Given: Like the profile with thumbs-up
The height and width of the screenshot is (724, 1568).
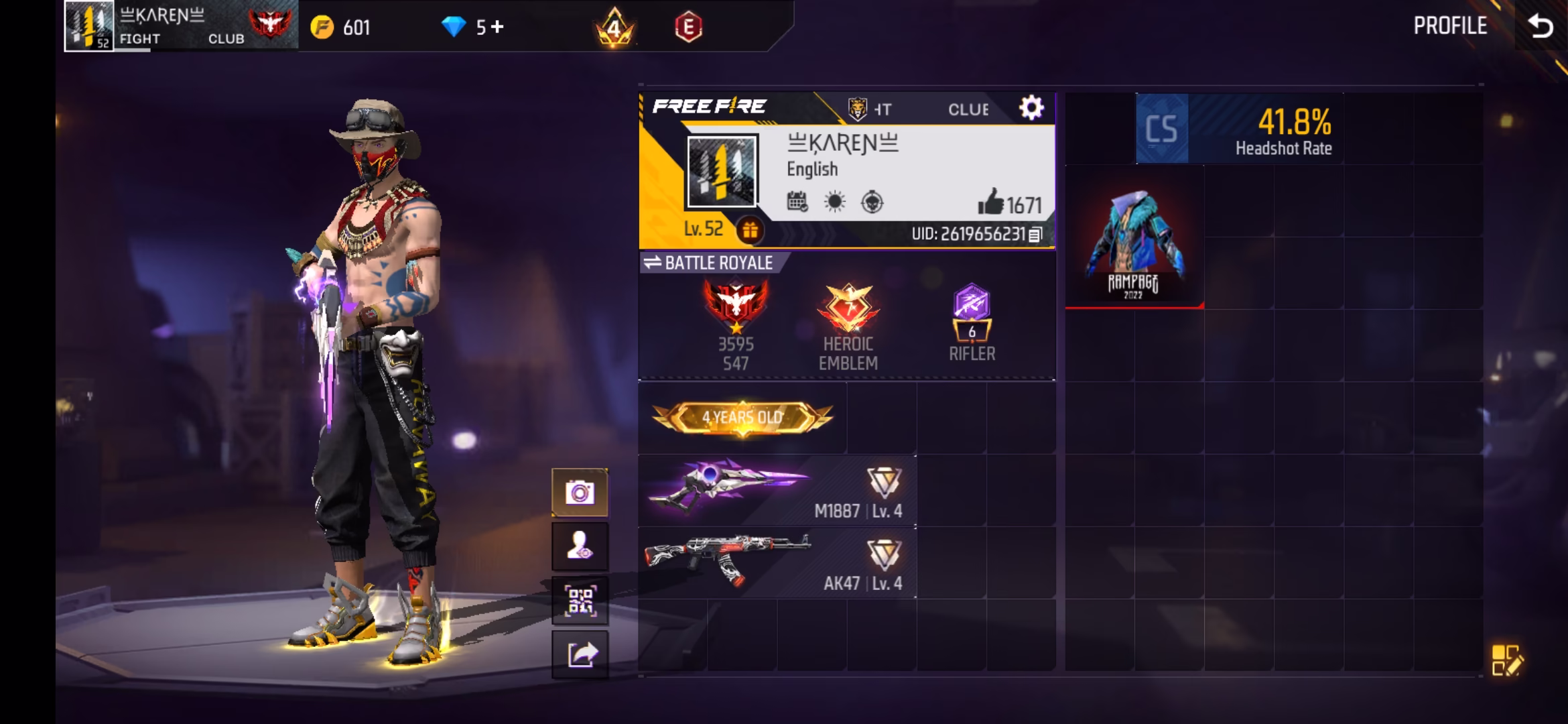Looking at the screenshot, I should click(990, 202).
